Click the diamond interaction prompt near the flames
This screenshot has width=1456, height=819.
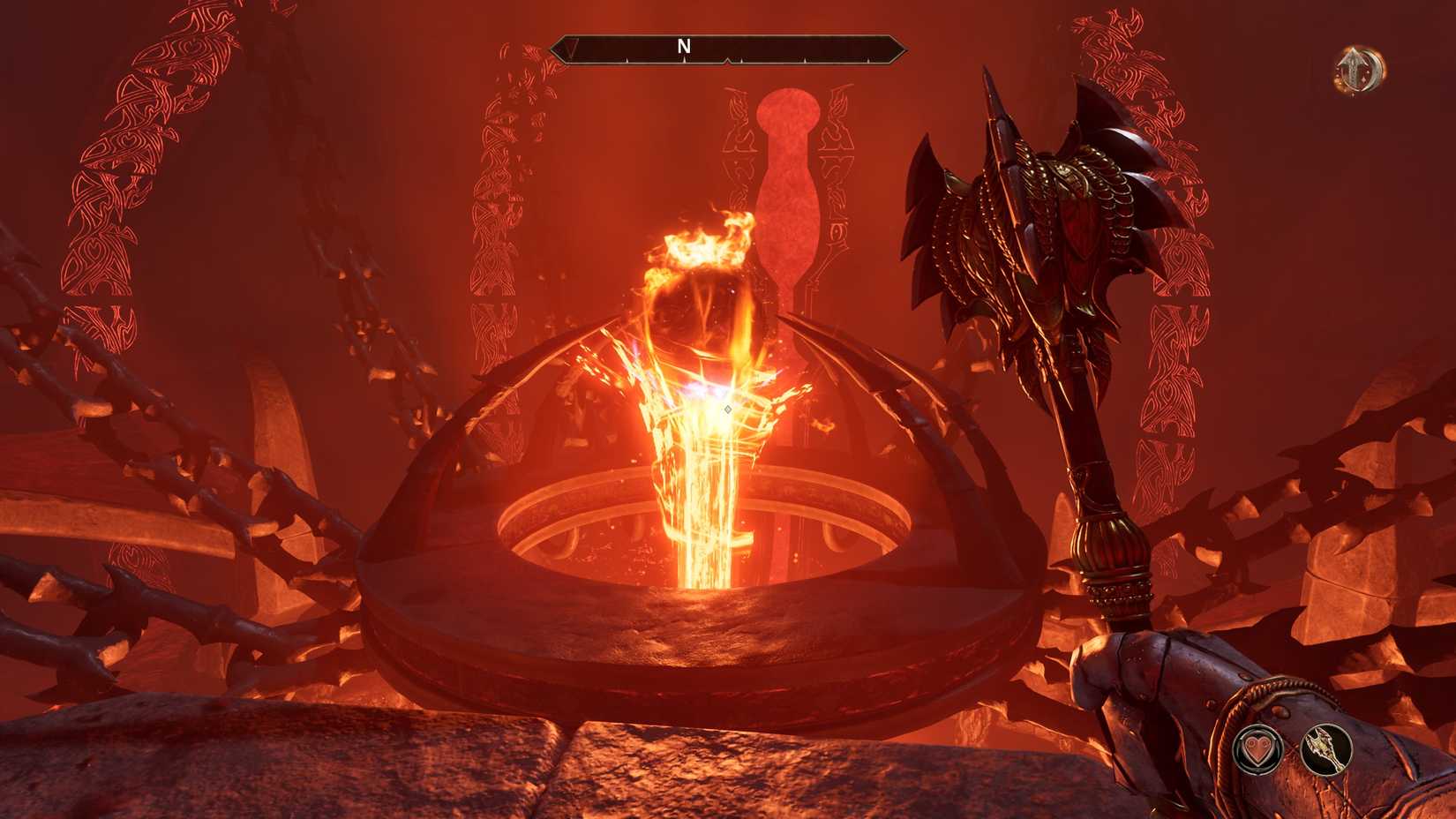tap(727, 409)
